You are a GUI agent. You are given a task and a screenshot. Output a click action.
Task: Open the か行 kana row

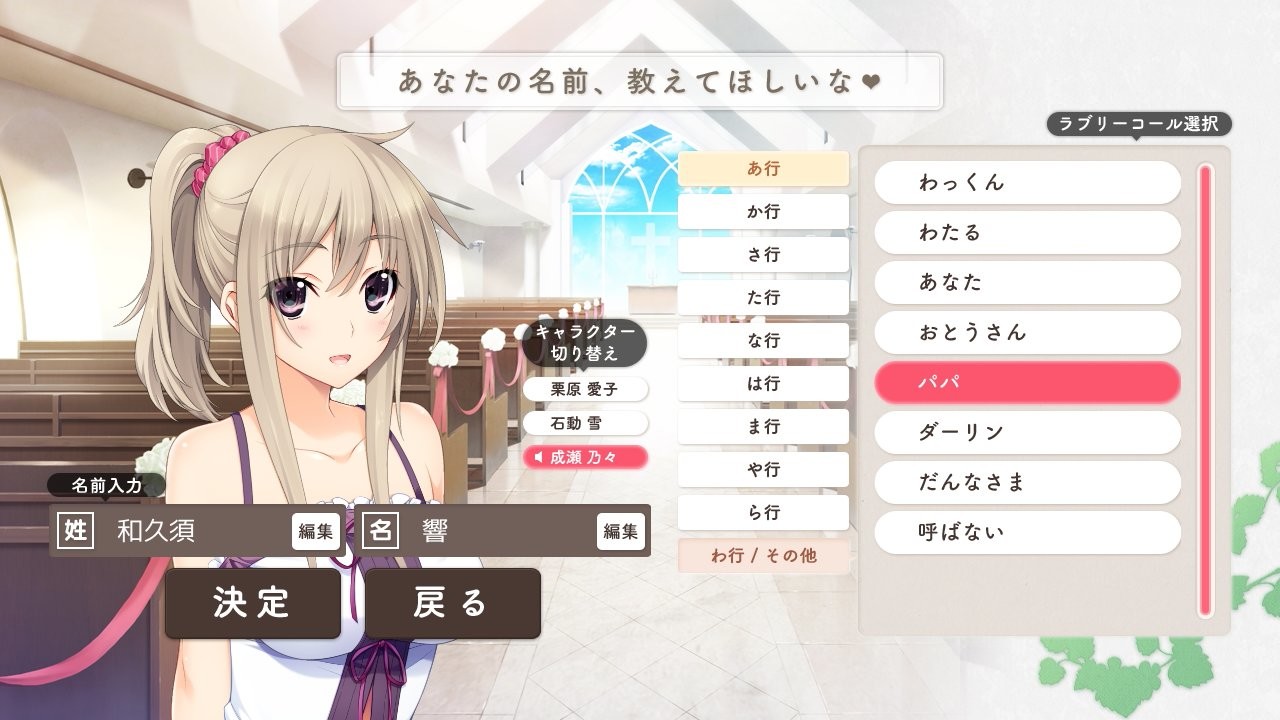pos(763,211)
